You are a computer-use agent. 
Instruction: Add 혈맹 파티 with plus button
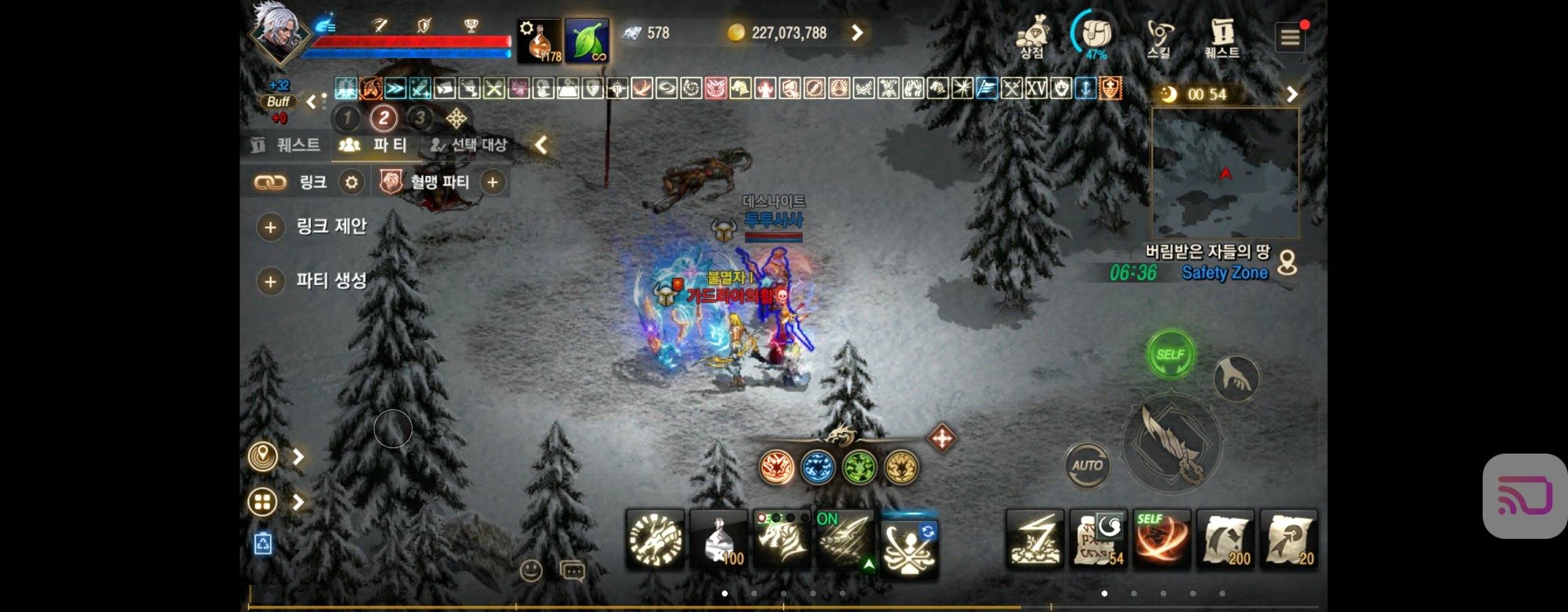(x=493, y=182)
